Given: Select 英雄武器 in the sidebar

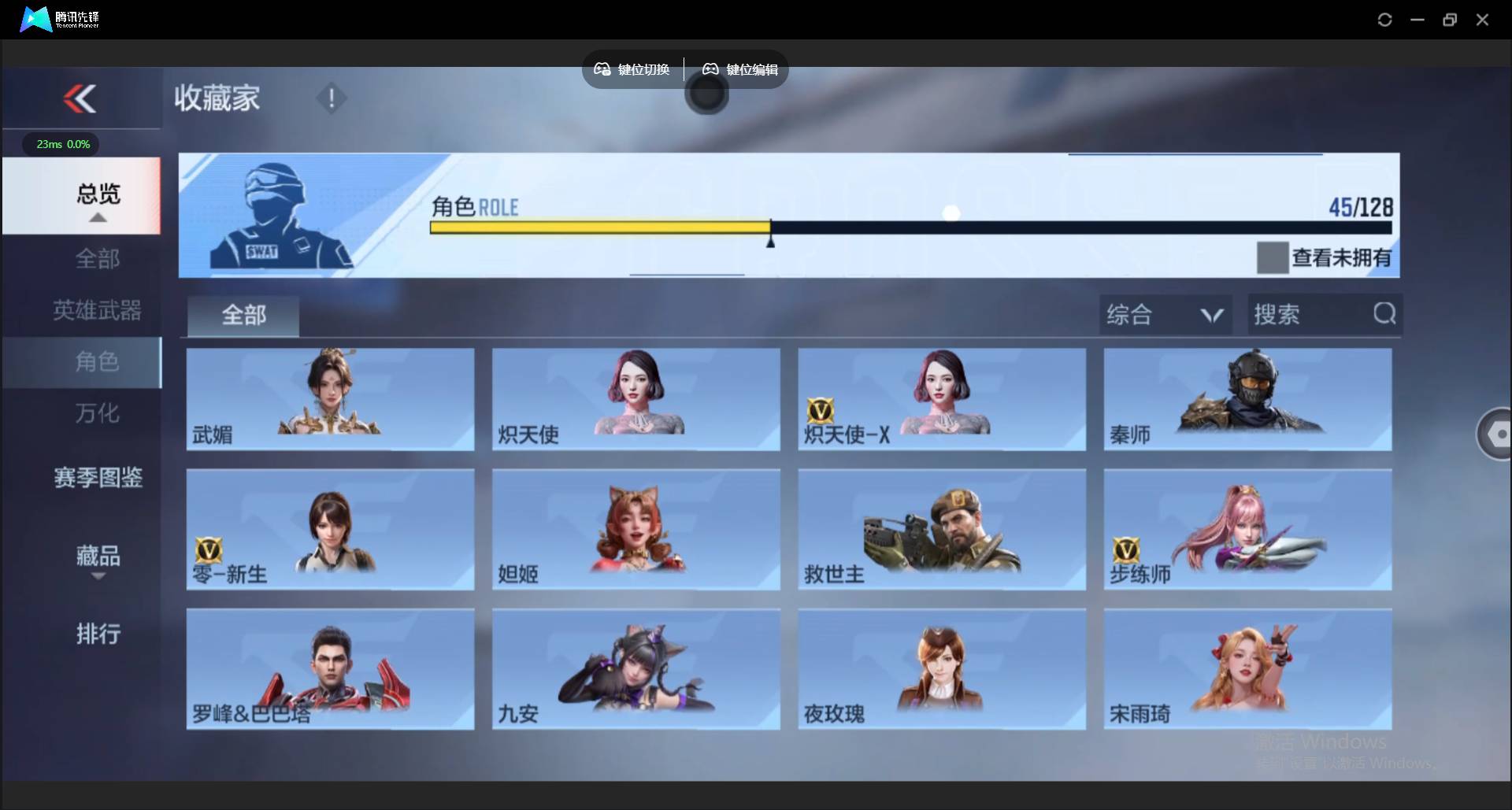Looking at the screenshot, I should coord(97,310).
